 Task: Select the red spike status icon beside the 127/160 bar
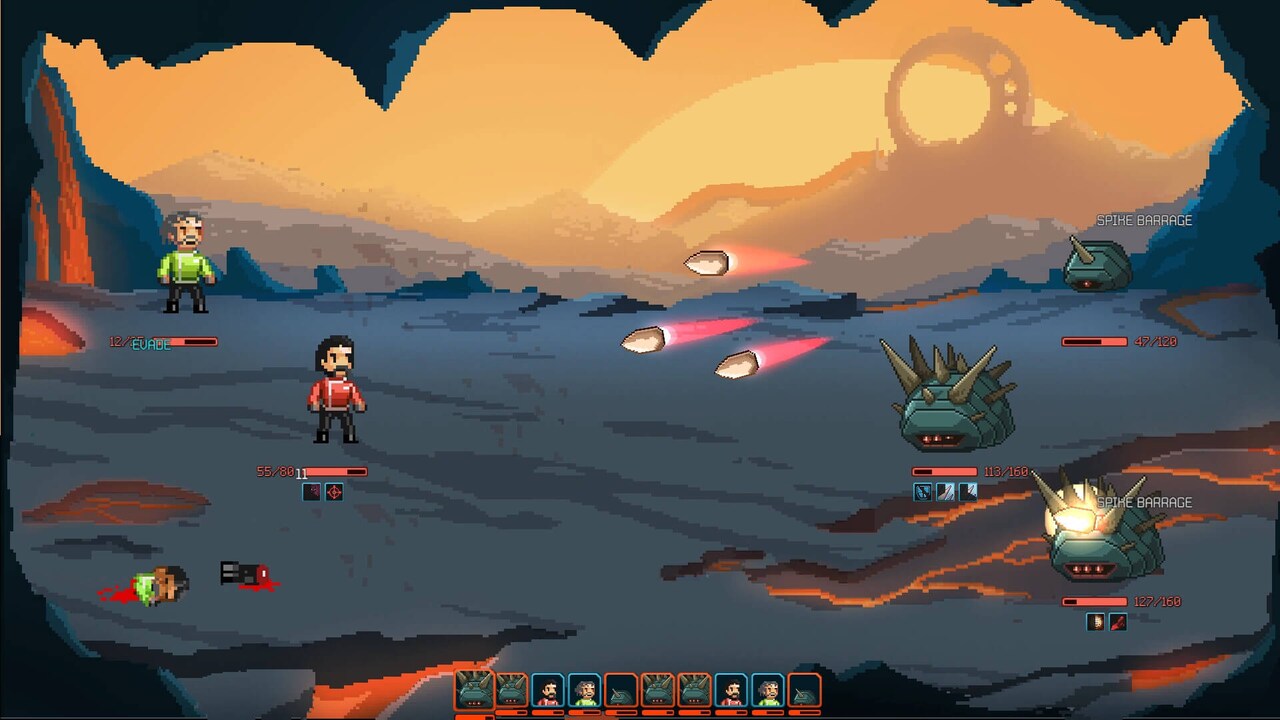click(1117, 621)
